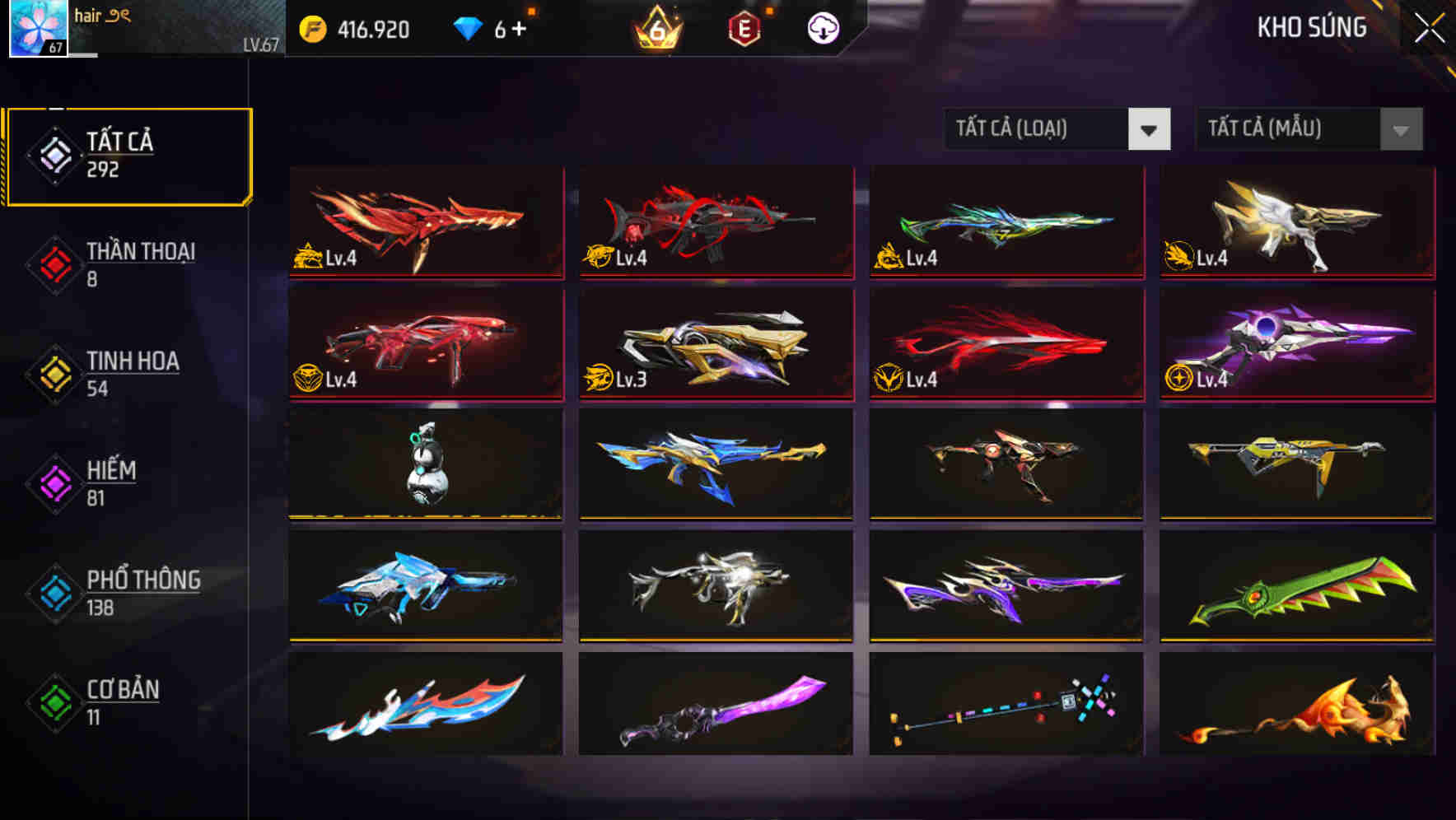Select the red dragon Lv.4 weapon thumbnail
1456x820 pixels.
pyautogui.click(x=424, y=222)
